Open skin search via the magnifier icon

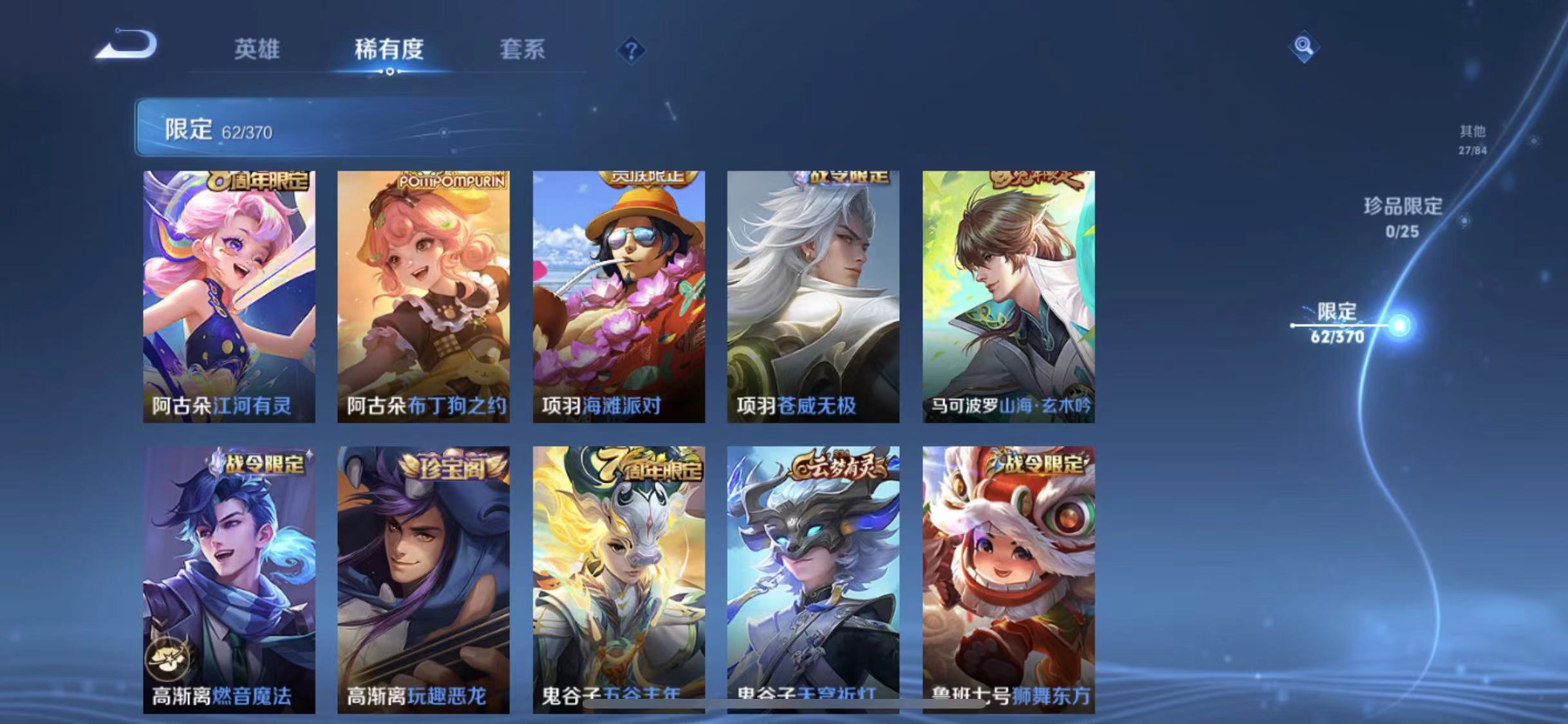coord(1303,46)
